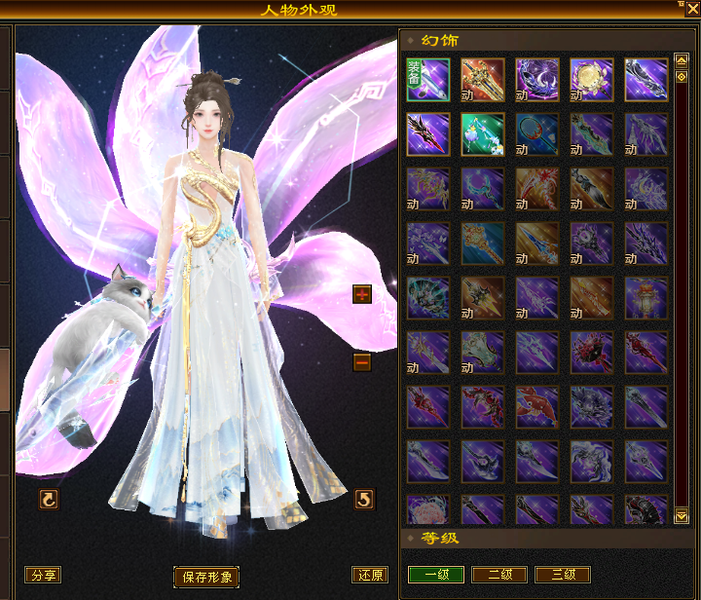Pick the red lantern weapon skin
The height and width of the screenshot is (600, 701).
tap(646, 298)
